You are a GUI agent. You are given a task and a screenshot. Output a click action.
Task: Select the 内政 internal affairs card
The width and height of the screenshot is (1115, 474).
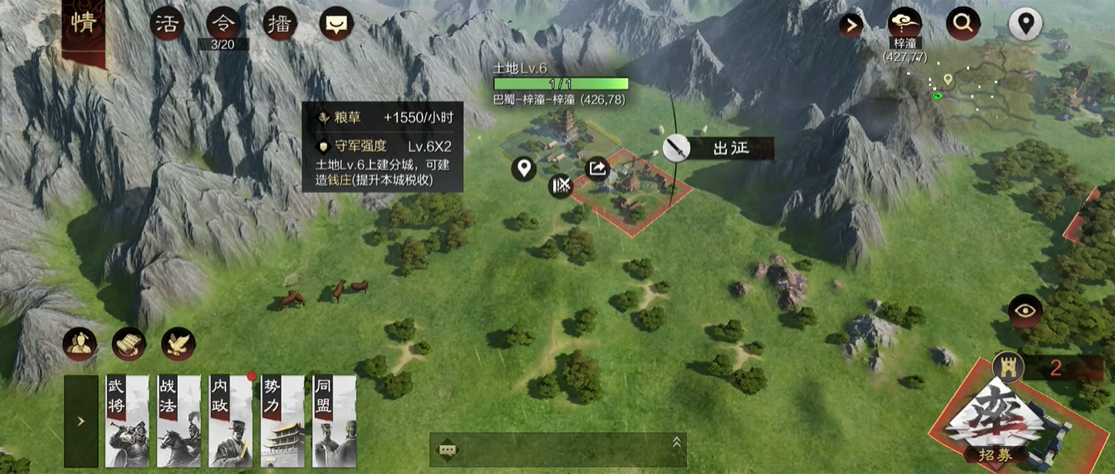(231, 421)
